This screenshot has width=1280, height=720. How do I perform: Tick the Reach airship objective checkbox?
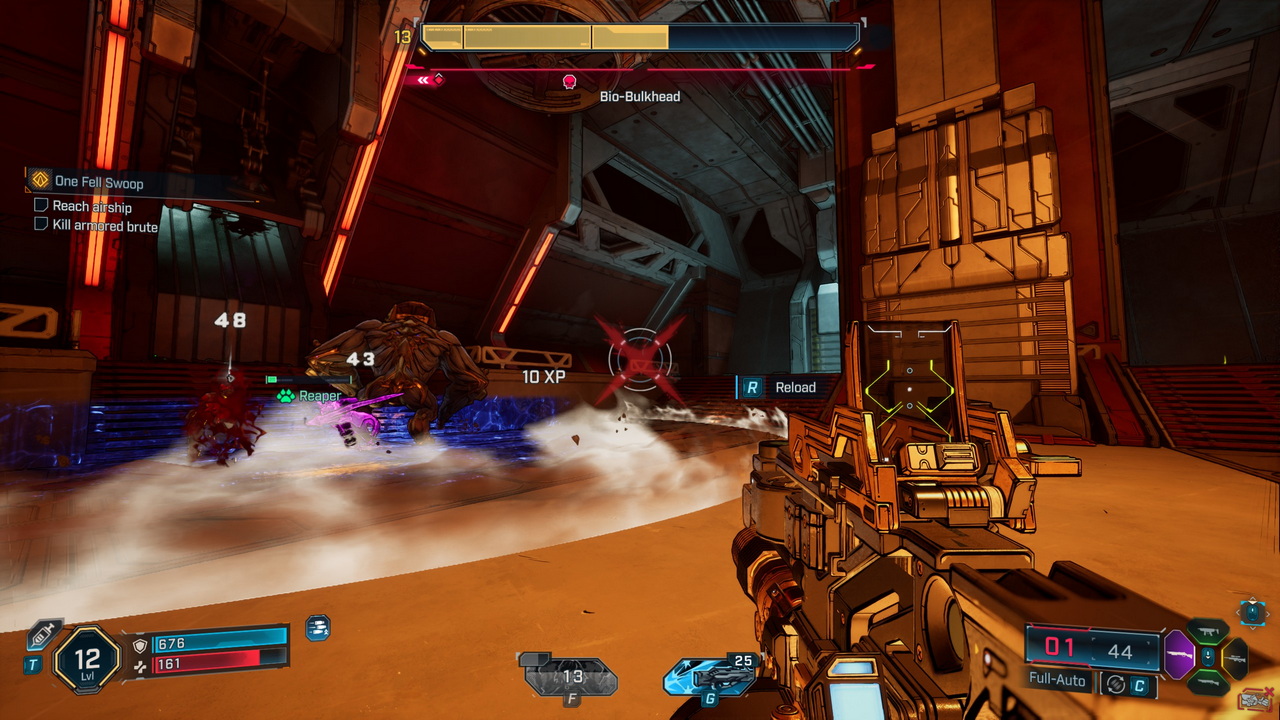(x=41, y=205)
